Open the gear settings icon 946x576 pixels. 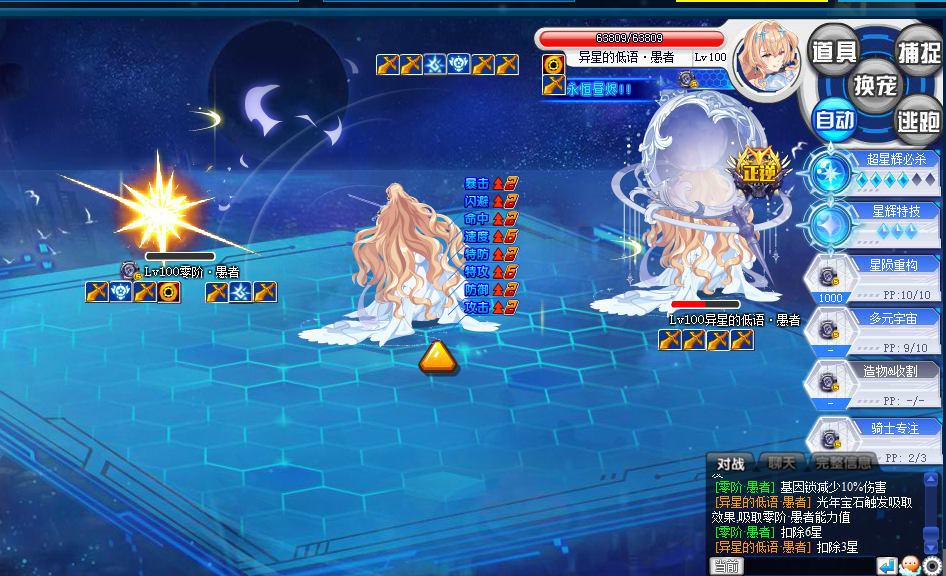pyautogui.click(x=932, y=566)
